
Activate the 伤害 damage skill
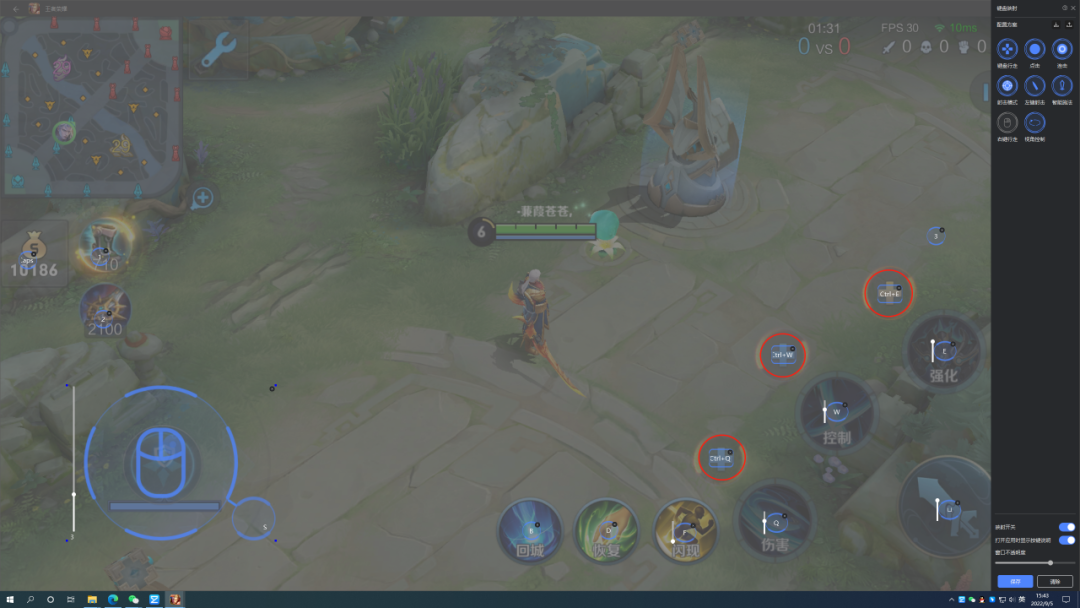pyautogui.click(x=775, y=521)
